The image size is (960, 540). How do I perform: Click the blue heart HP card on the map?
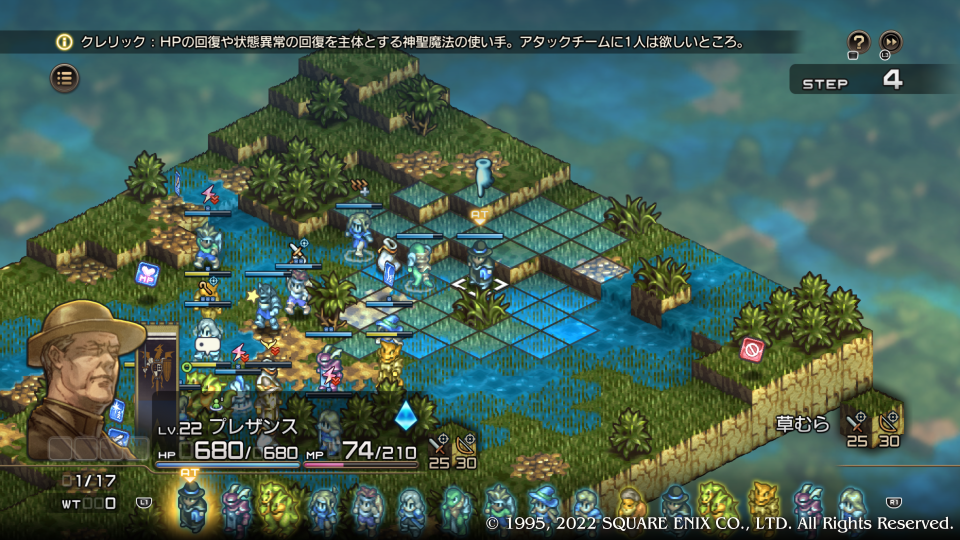(x=147, y=273)
